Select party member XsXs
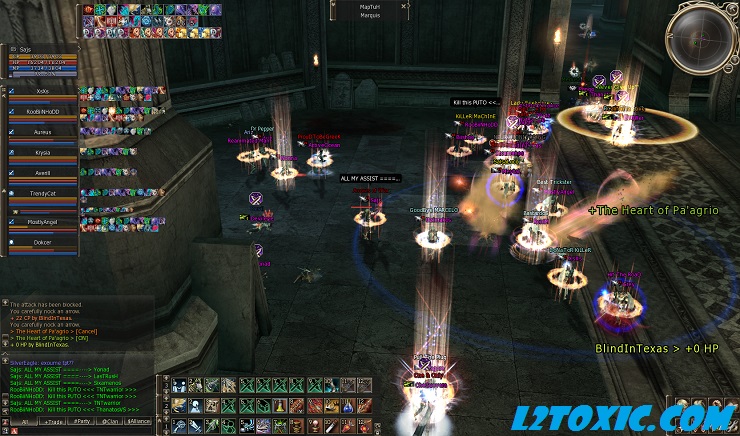Image resolution: width=740 pixels, height=436 pixels. (x=42, y=90)
